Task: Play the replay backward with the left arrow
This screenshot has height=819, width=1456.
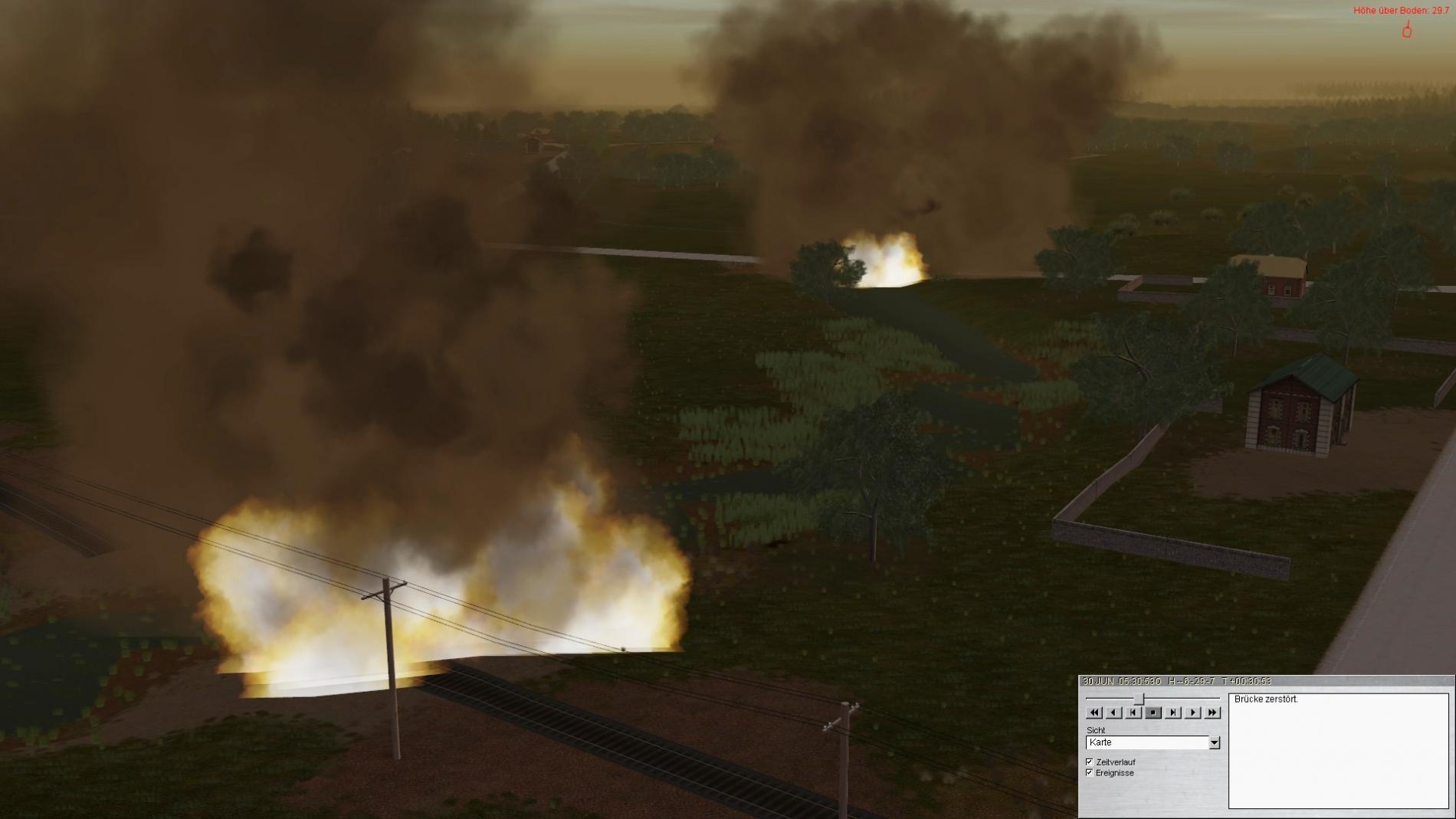Action: click(1114, 713)
